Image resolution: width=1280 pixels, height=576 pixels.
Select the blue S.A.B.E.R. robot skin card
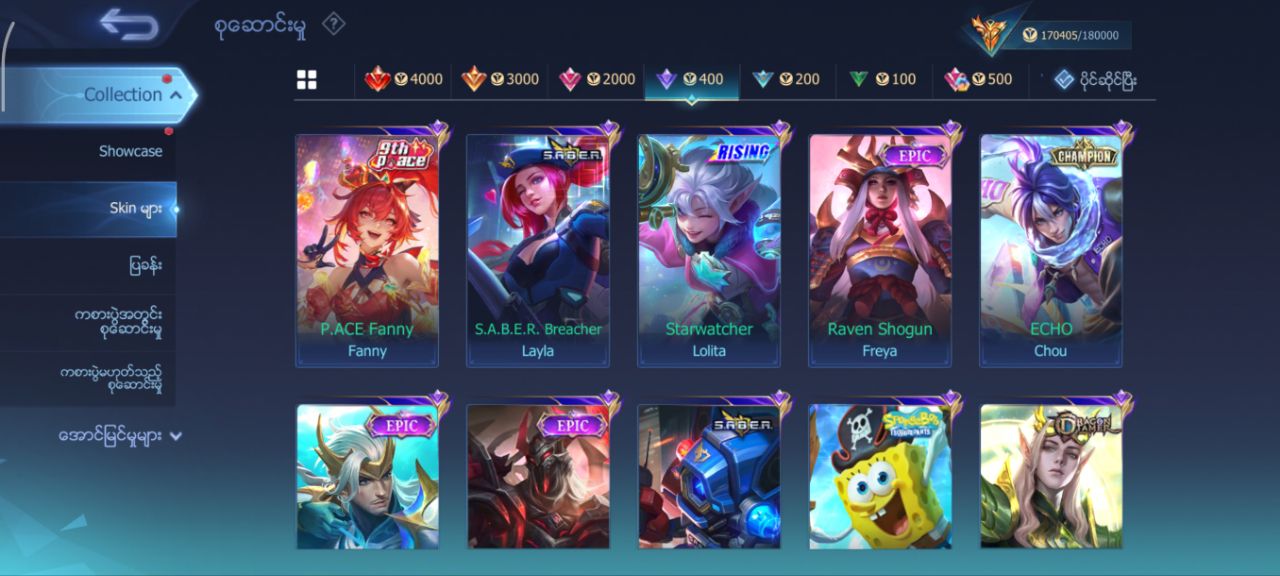click(x=709, y=476)
